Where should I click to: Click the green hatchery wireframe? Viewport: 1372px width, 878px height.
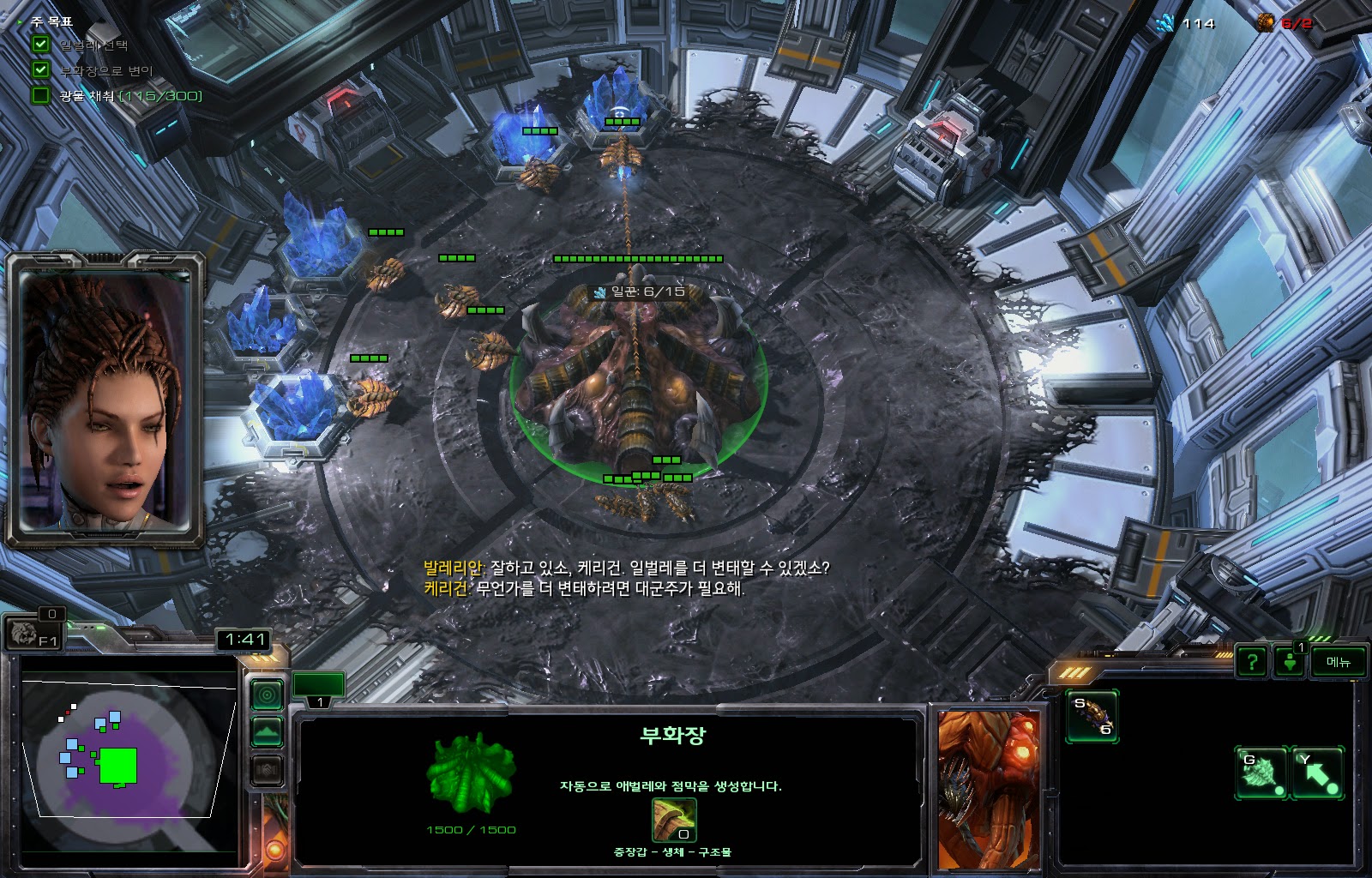tap(471, 773)
